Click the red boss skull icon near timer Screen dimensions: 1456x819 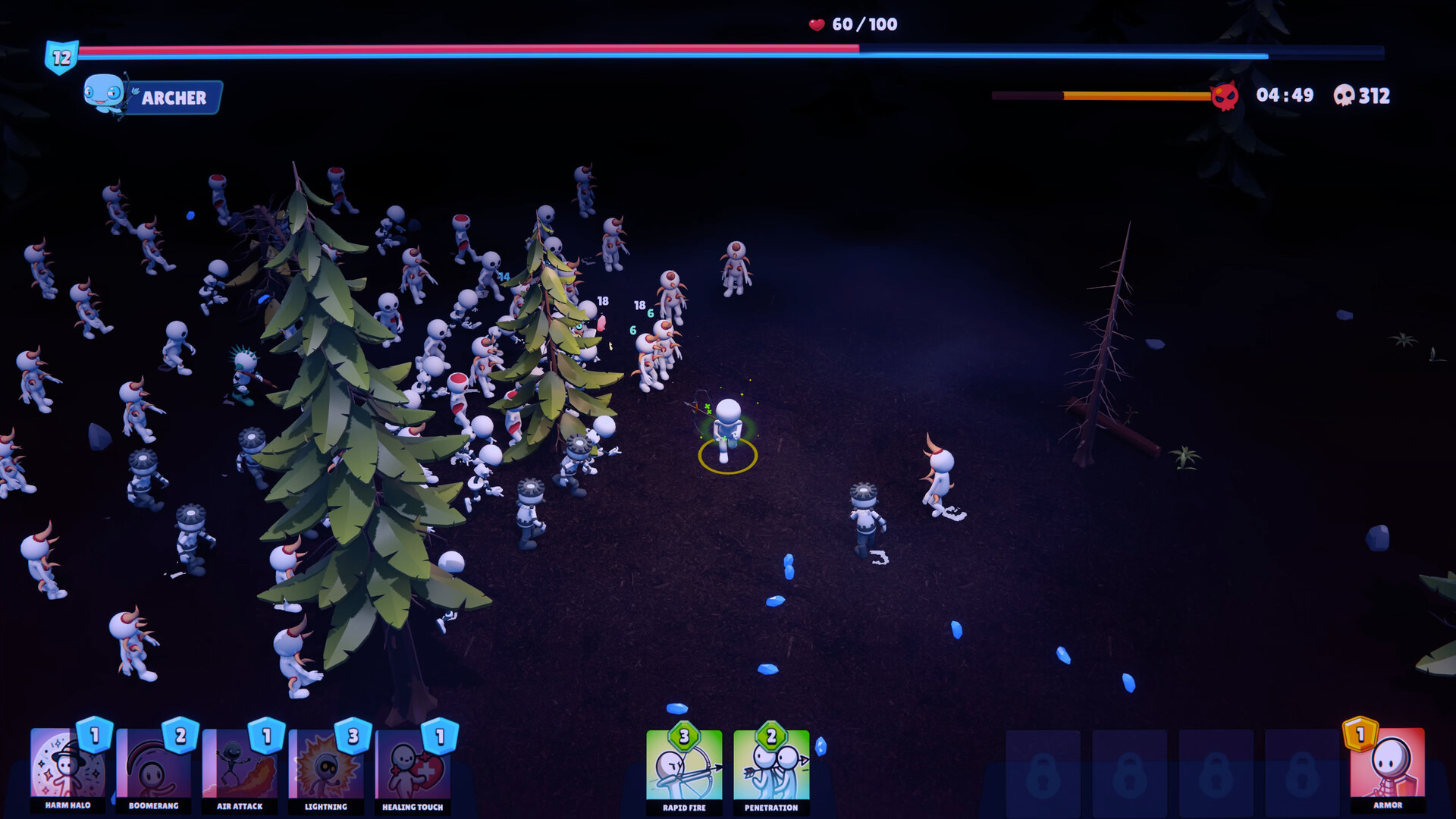click(x=1224, y=96)
